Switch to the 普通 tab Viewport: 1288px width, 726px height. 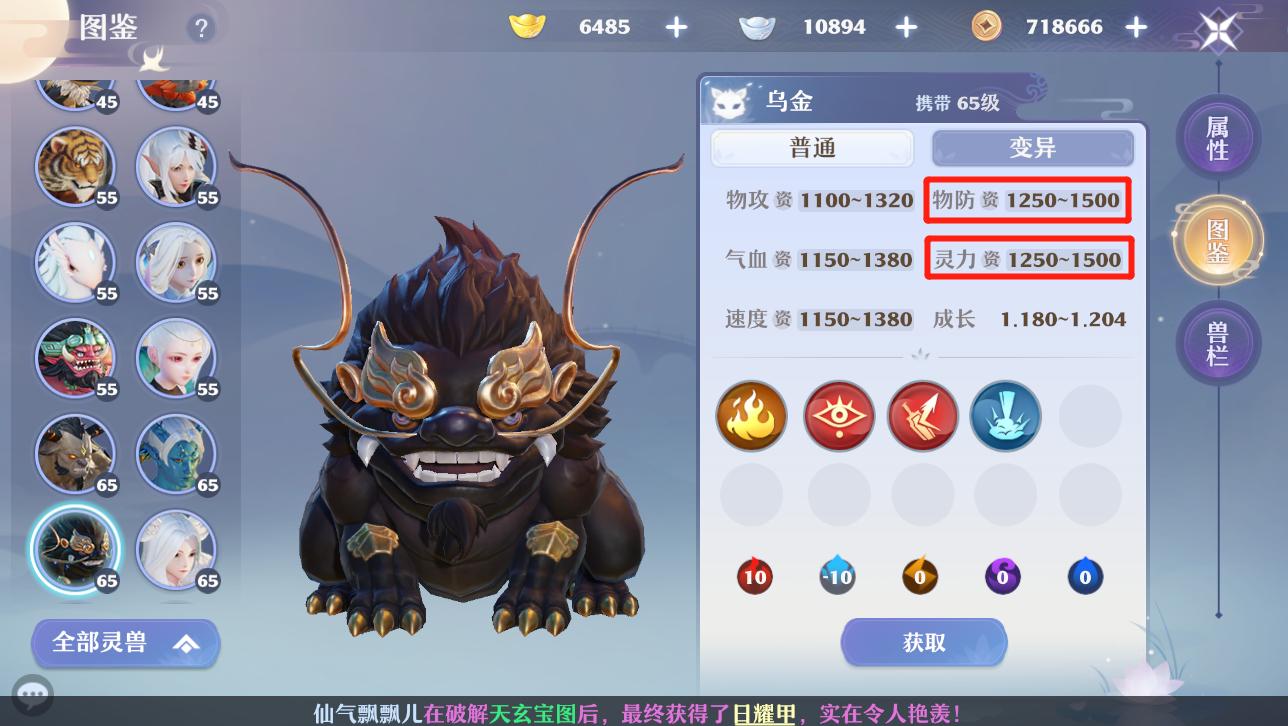(x=813, y=147)
